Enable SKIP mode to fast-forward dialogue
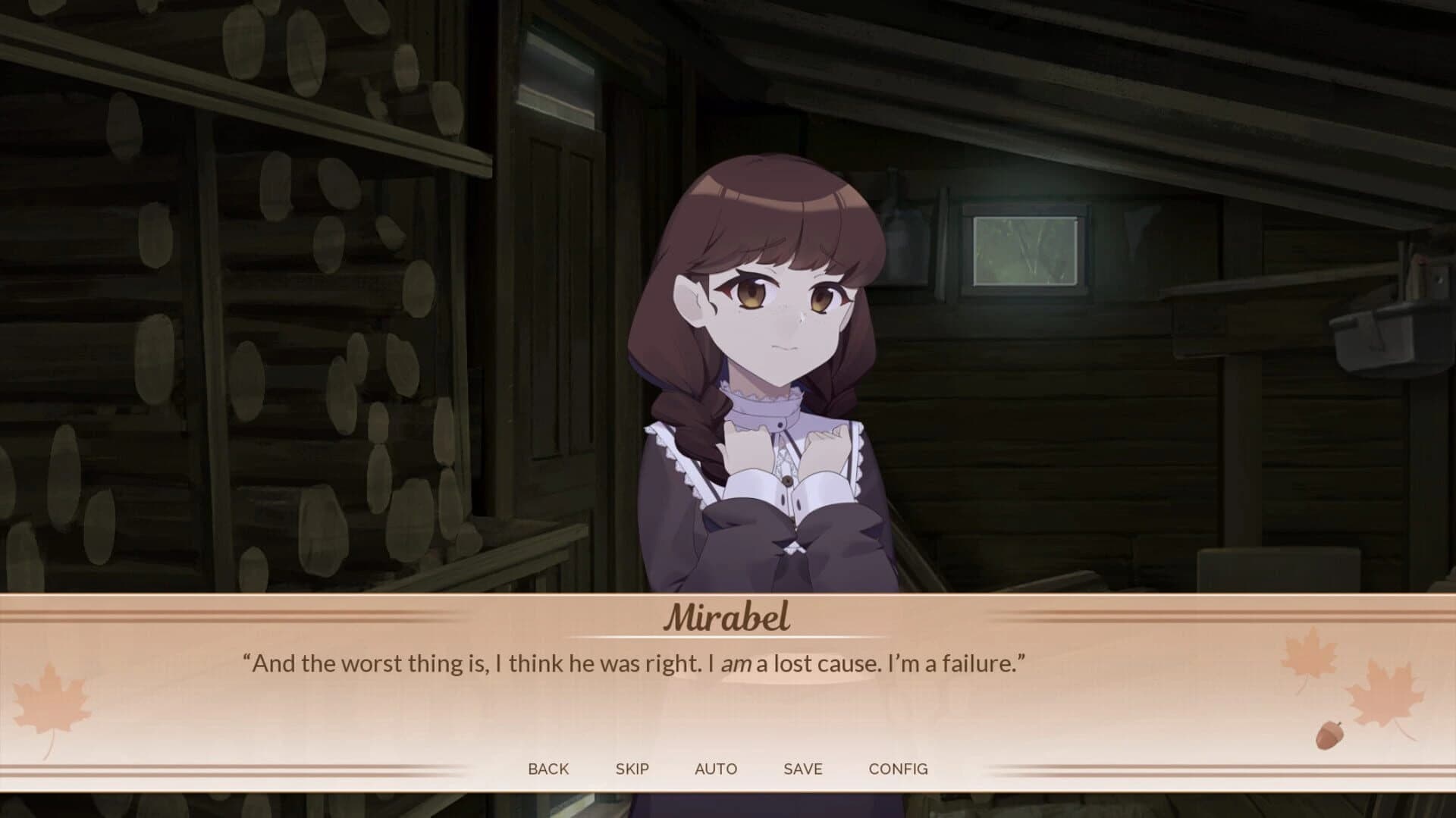The image size is (1456, 818). tap(632, 769)
